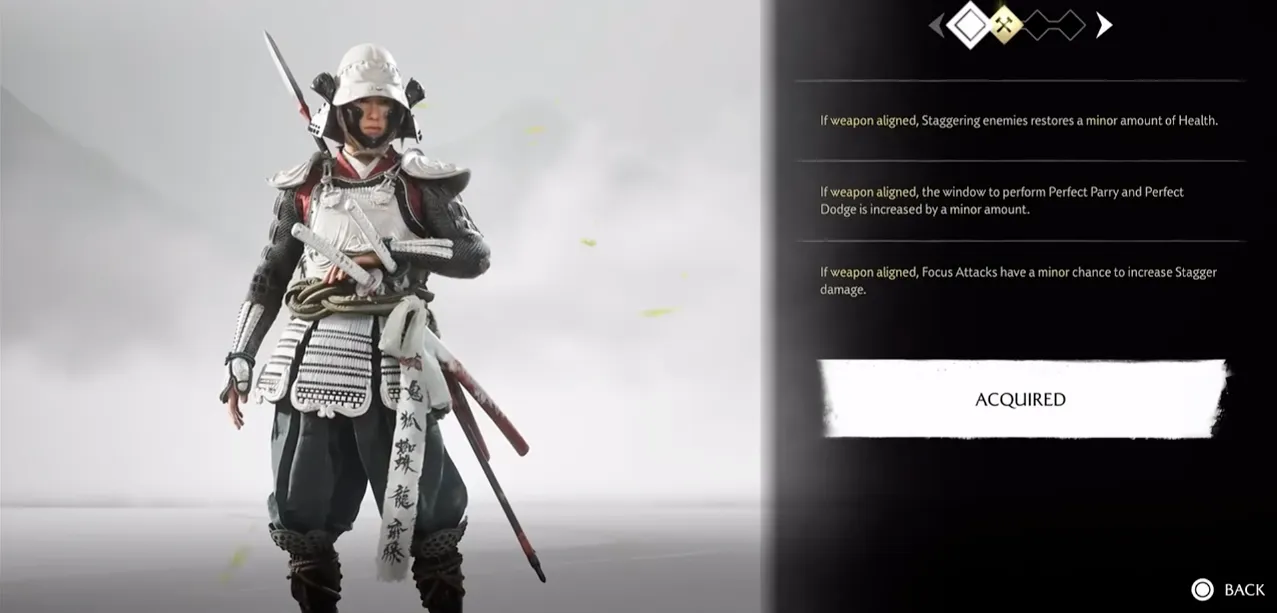1277x613 pixels.
Task: Select the gold crossed-hammers upgrade diamond
Action: click(1005, 25)
